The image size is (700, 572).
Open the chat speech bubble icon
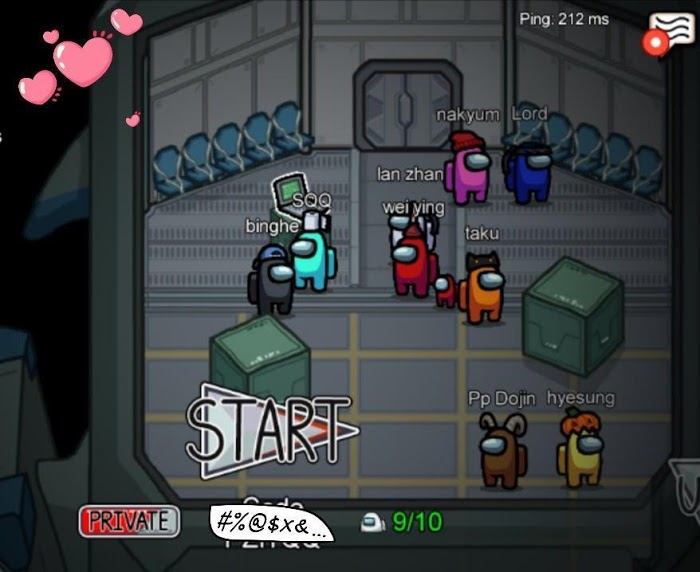pos(673,31)
